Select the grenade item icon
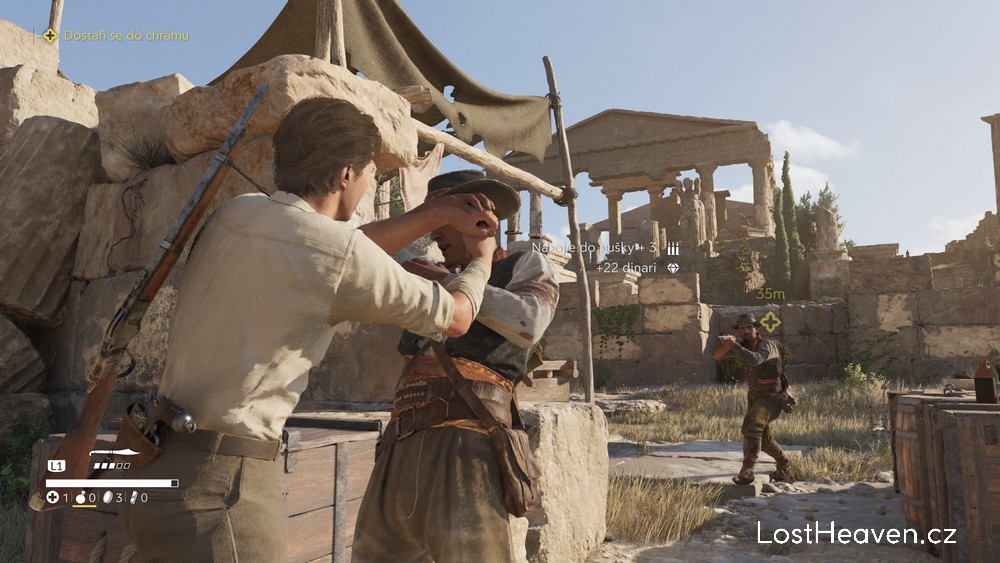The height and width of the screenshot is (563, 1000). (80, 497)
